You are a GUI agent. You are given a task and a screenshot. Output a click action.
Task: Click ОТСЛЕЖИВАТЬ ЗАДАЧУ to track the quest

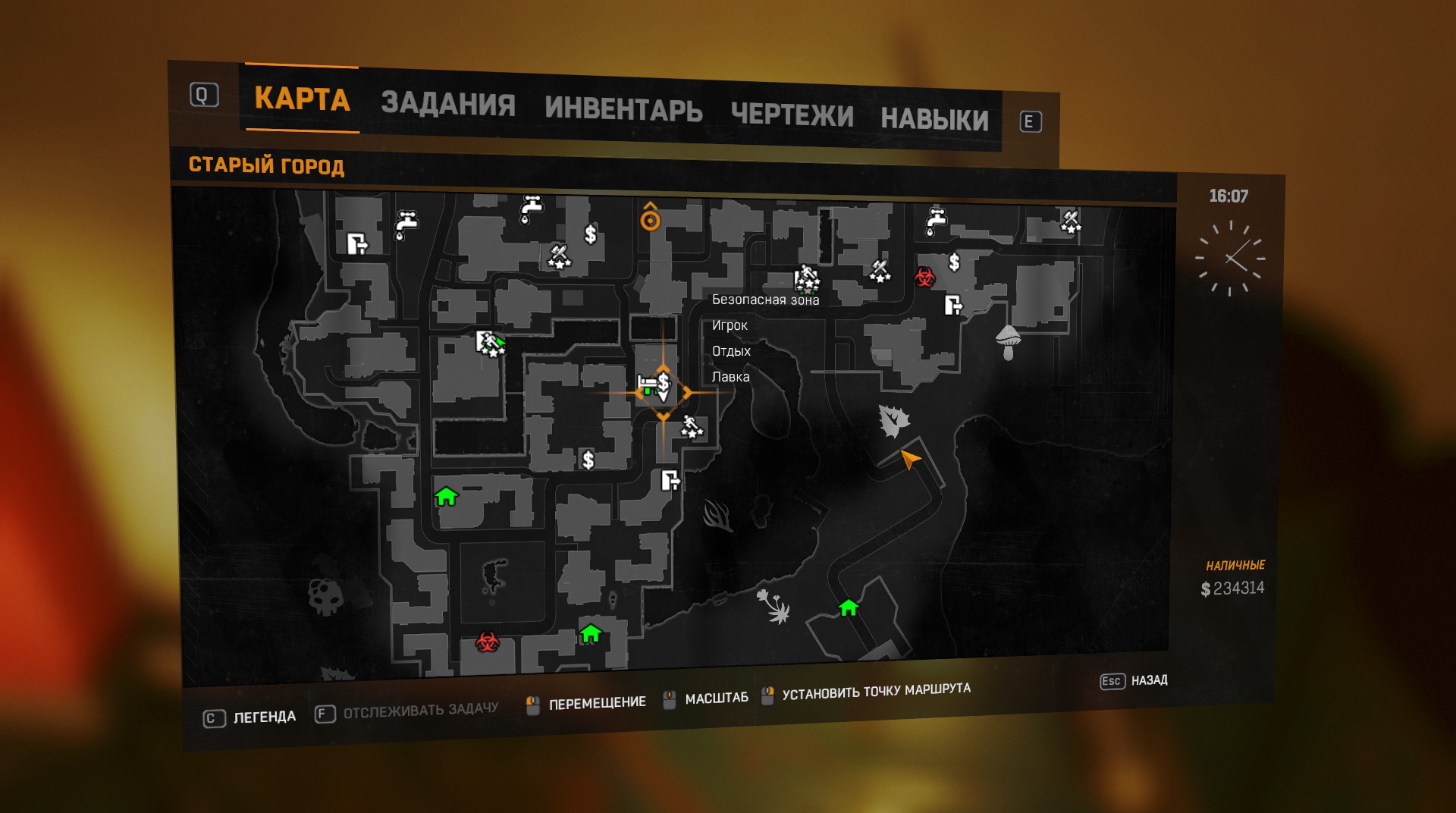click(419, 710)
